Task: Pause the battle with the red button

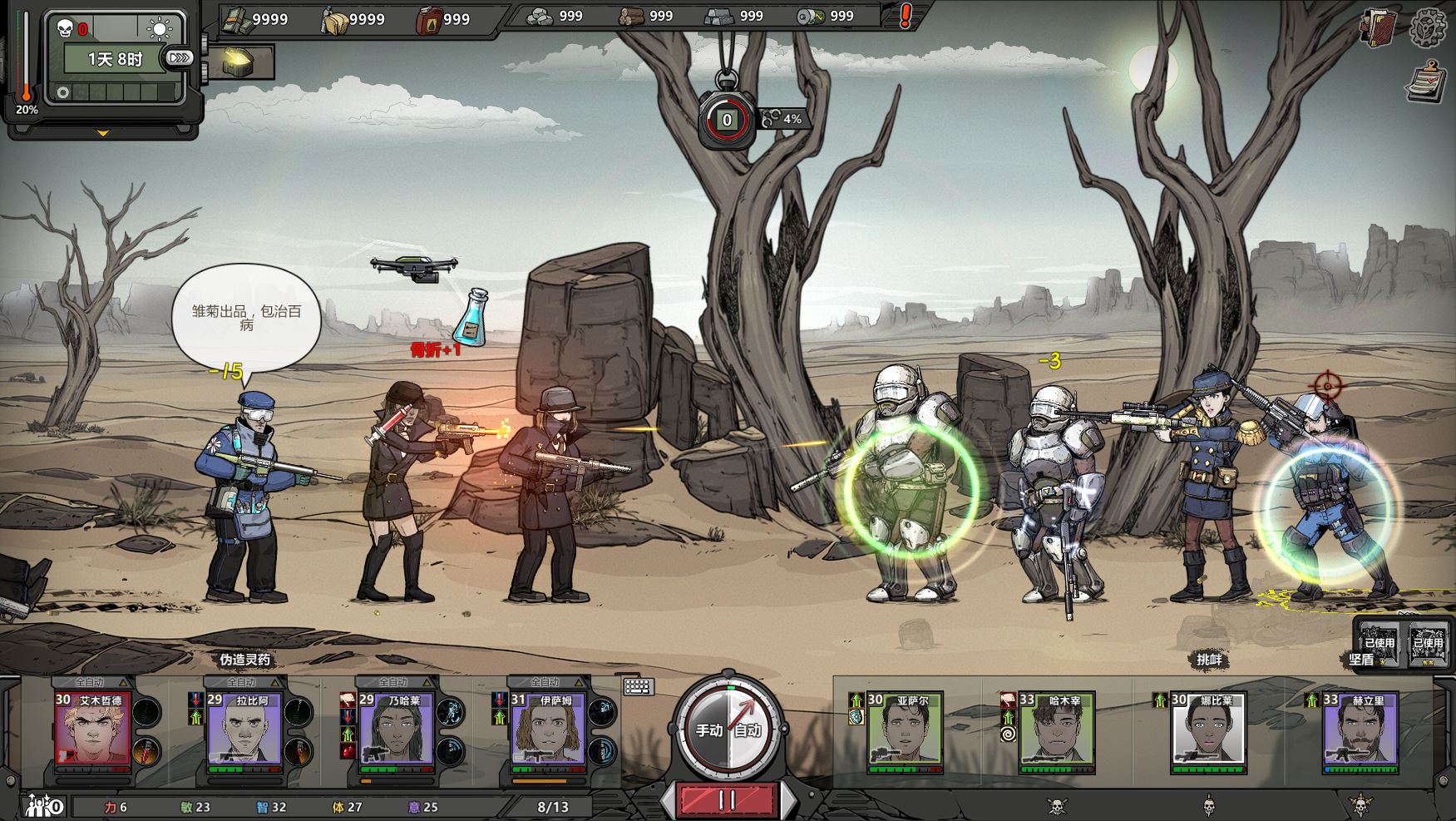Action: pyautogui.click(x=727, y=799)
